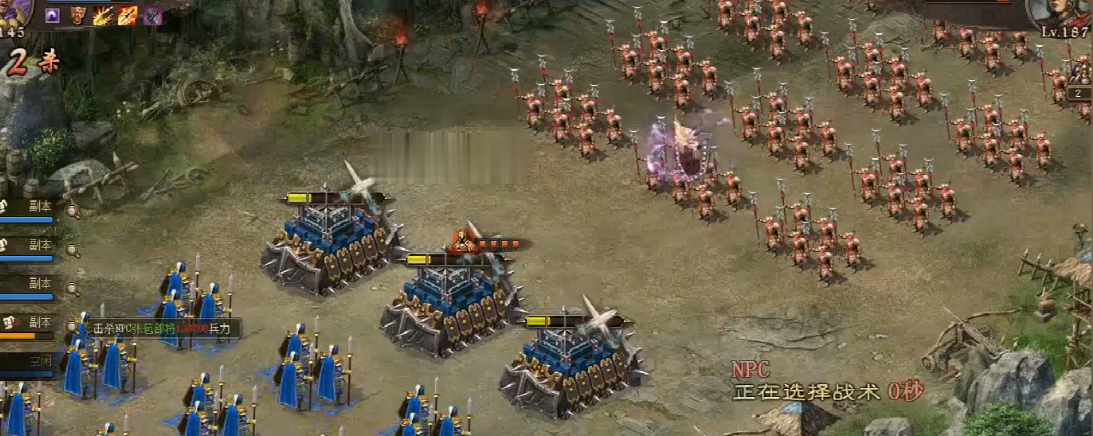Click the purple mountain buff icon
Image resolution: width=1093 pixels, height=436 pixels.
click(52, 15)
